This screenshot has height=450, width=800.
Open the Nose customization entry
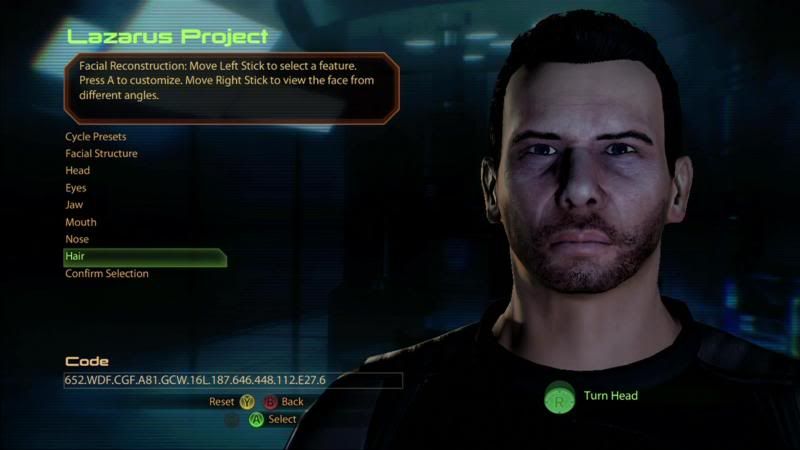point(77,239)
